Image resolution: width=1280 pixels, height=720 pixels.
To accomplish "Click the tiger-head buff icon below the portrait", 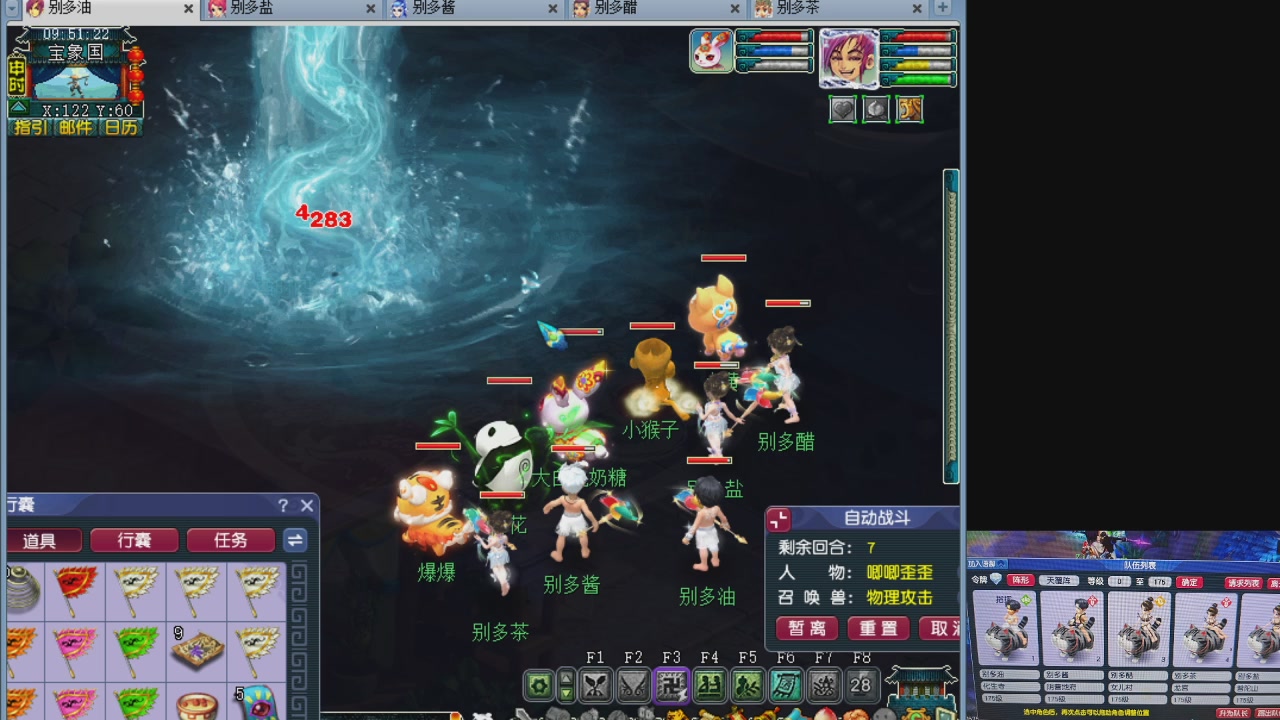I will [909, 109].
